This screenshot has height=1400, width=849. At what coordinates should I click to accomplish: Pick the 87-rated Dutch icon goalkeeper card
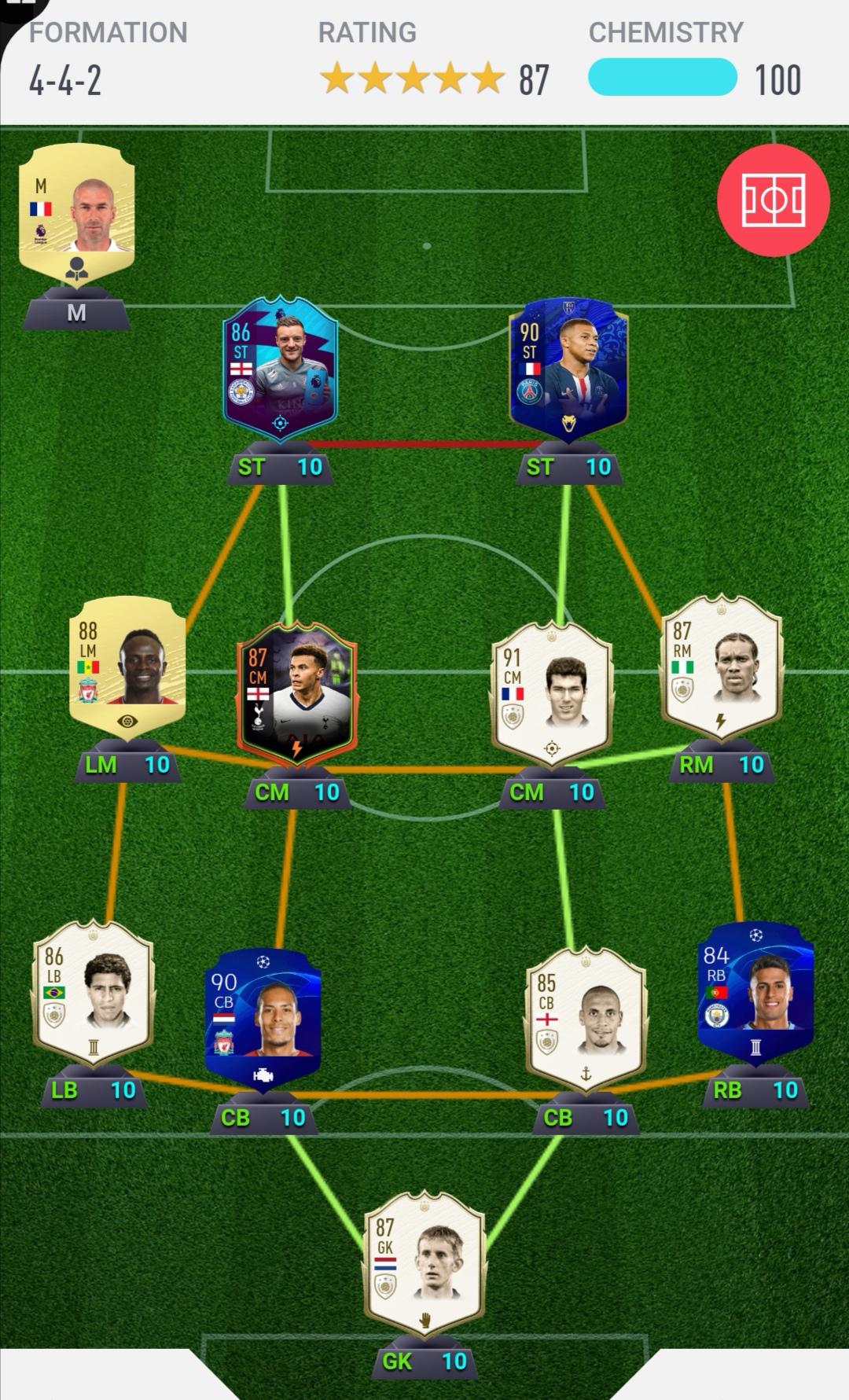coord(424,1263)
